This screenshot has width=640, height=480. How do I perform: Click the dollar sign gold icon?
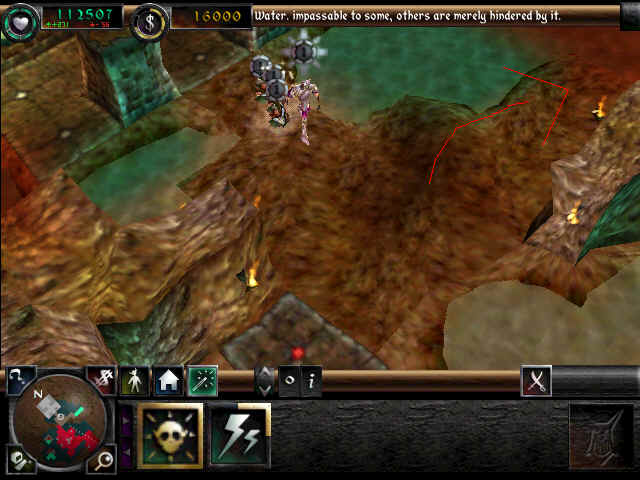tap(149, 18)
